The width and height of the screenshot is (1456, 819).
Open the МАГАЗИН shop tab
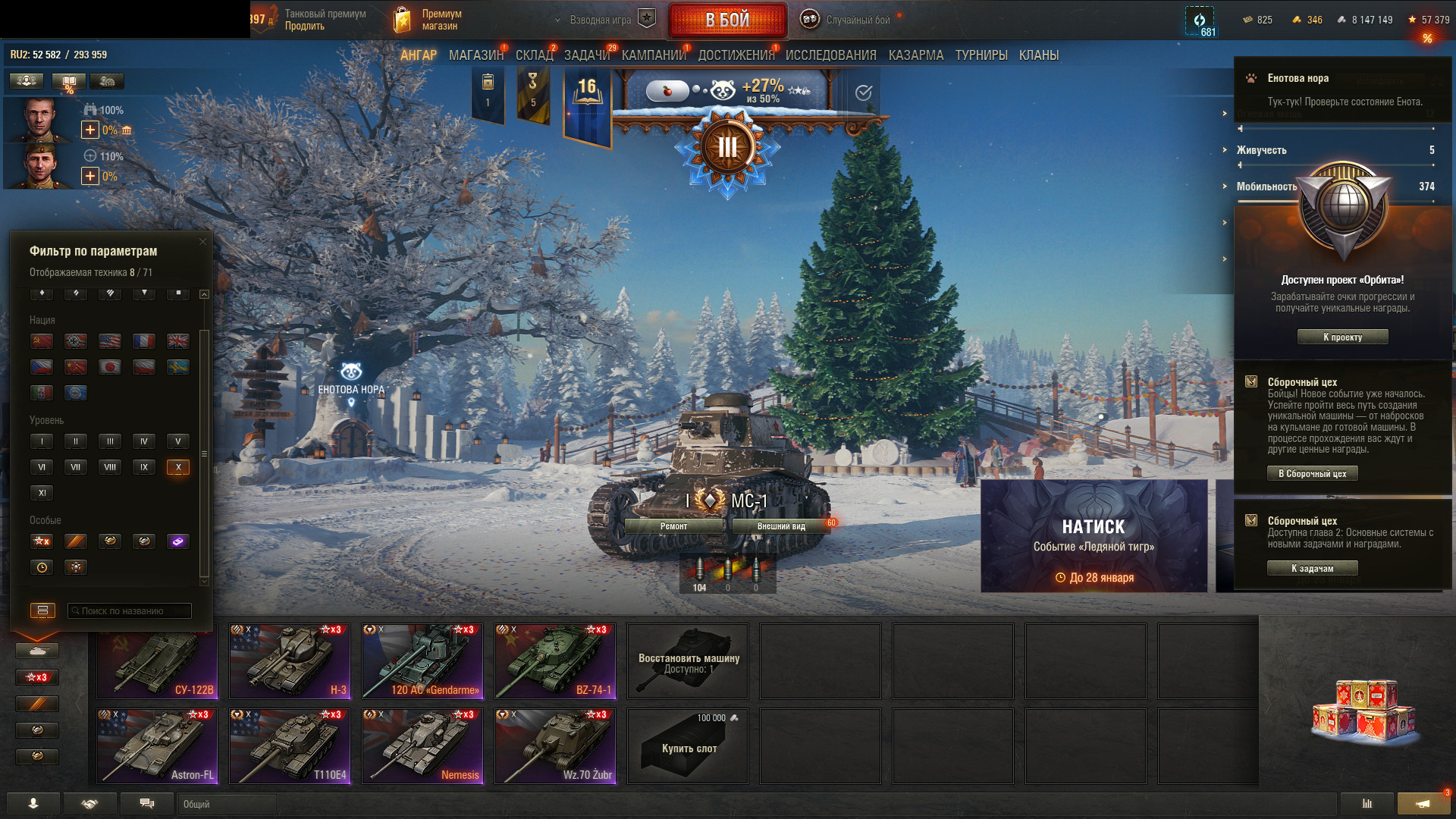coord(475,55)
